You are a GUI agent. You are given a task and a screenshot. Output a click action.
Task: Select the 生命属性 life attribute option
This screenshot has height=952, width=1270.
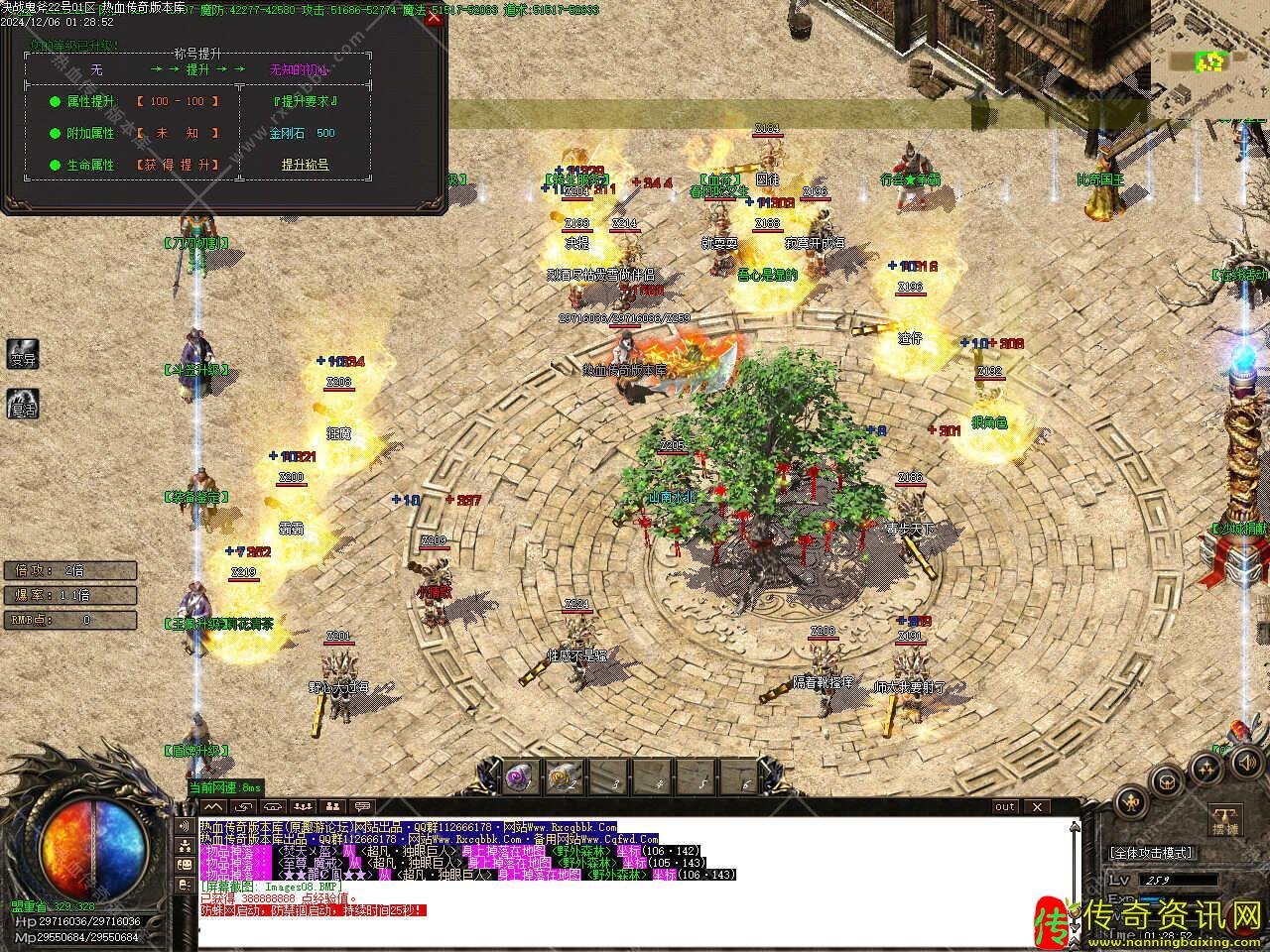pyautogui.click(x=90, y=165)
